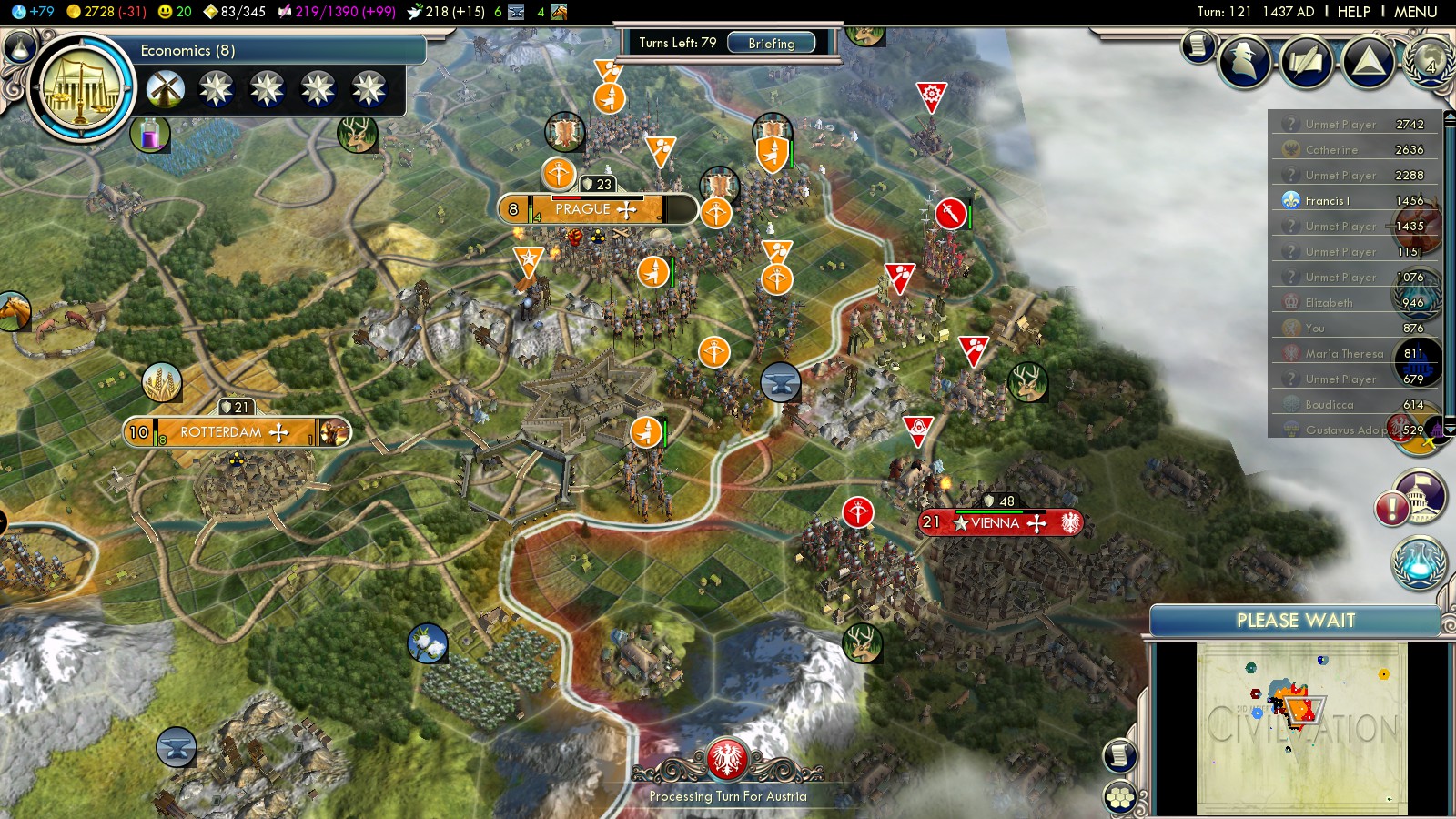Open the hex grid map options button

[x=1120, y=798]
